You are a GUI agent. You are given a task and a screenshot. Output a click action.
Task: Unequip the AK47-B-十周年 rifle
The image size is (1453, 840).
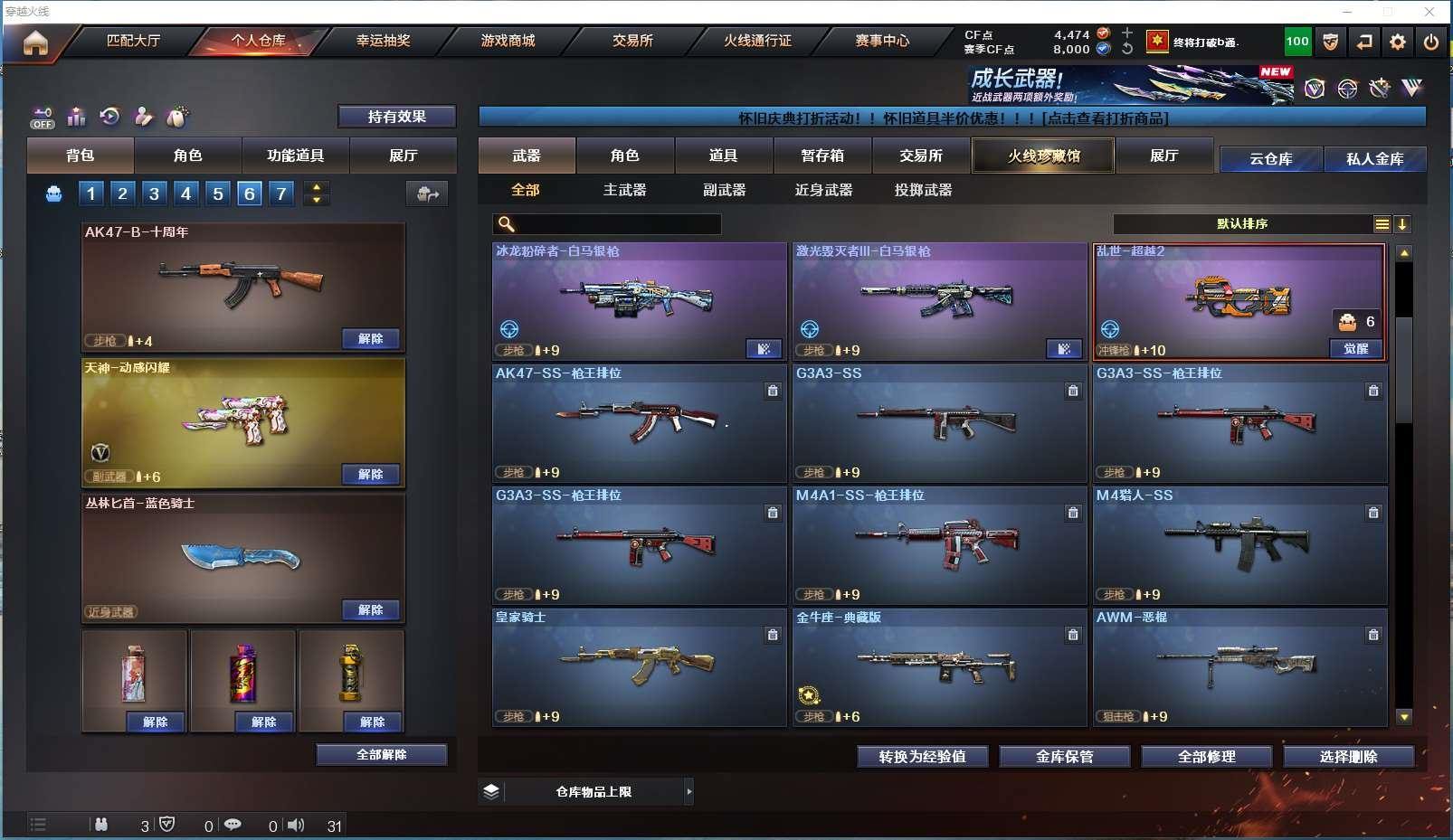[x=371, y=339]
